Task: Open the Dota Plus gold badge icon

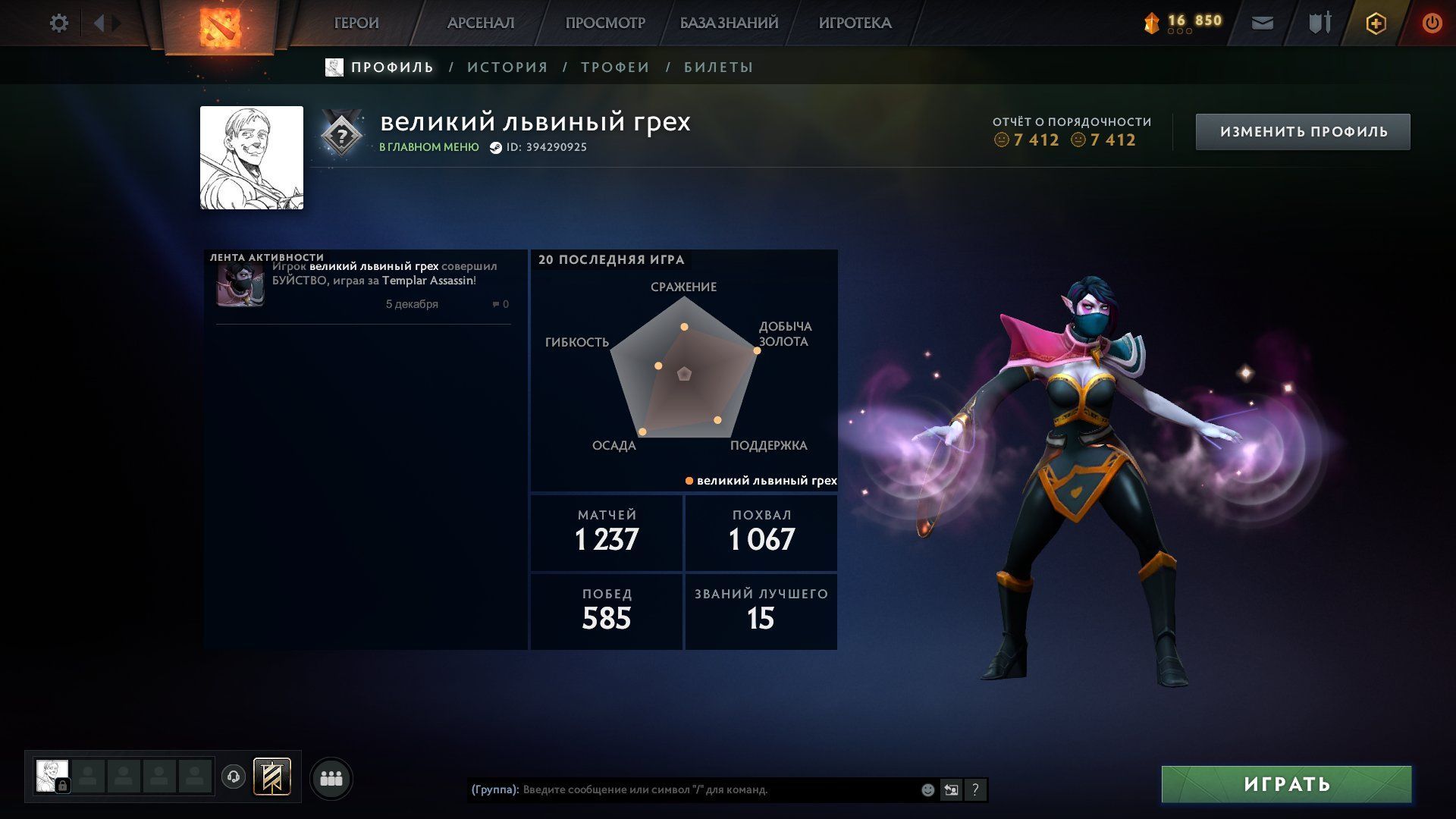Action: (x=1376, y=24)
